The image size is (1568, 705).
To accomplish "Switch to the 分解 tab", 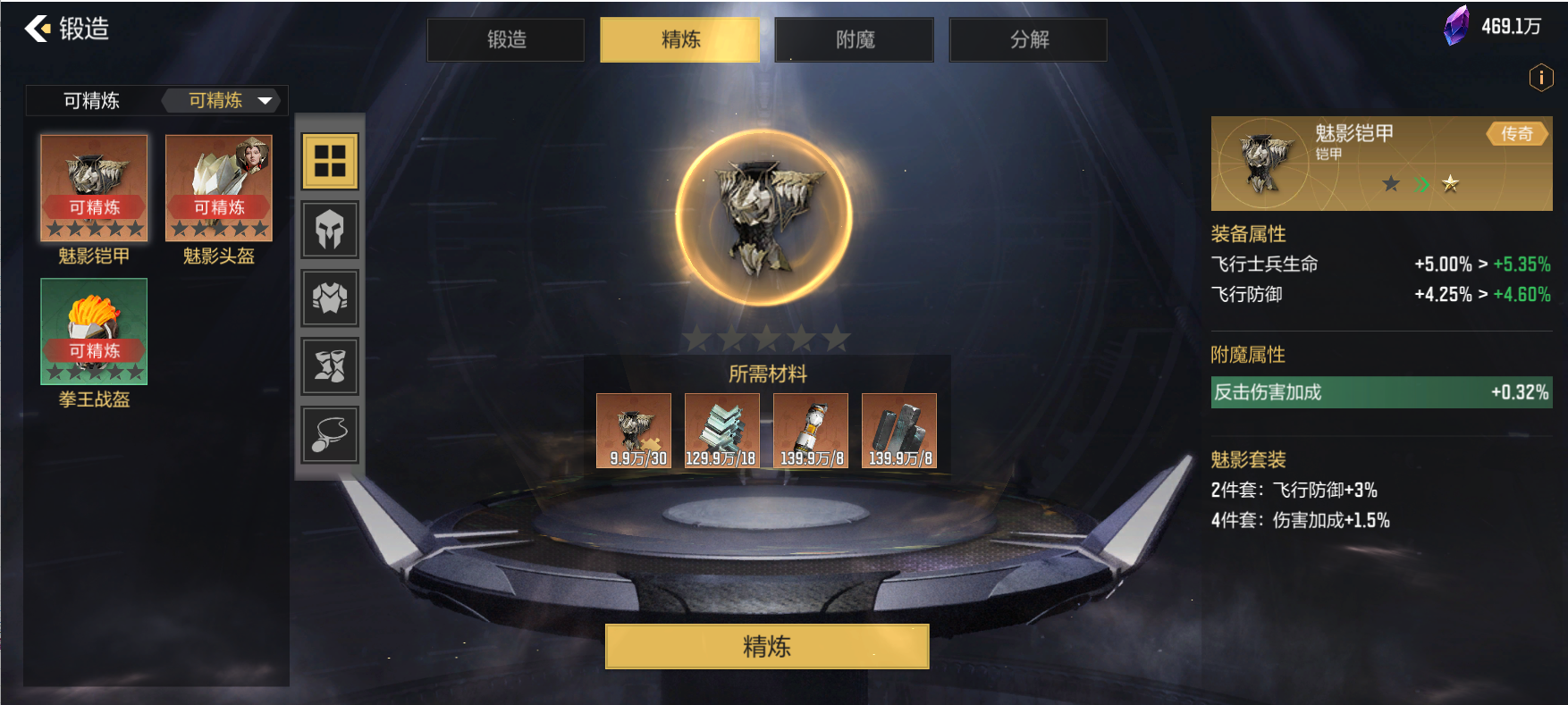I will (x=1028, y=40).
